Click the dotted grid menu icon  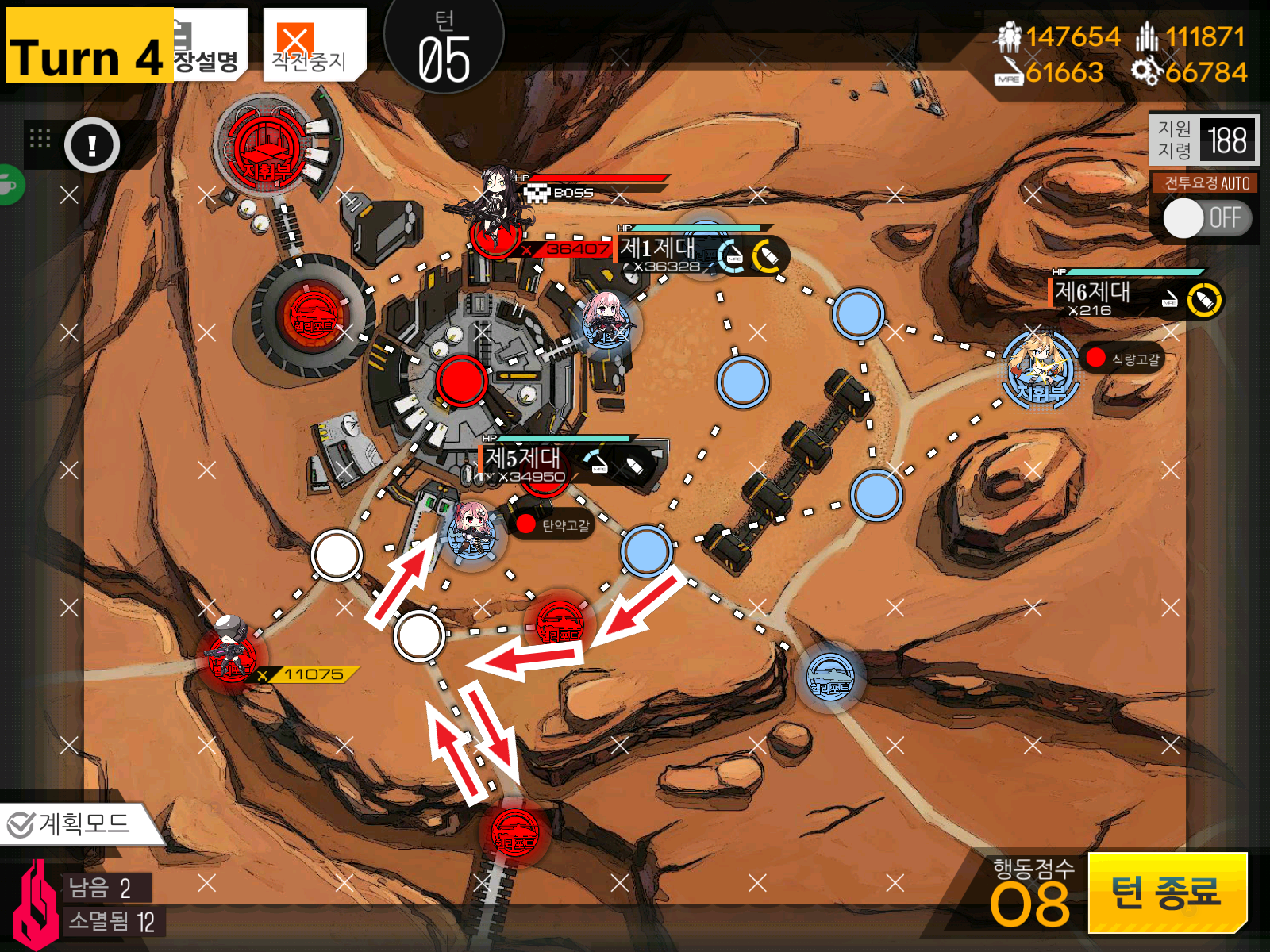click(40, 139)
